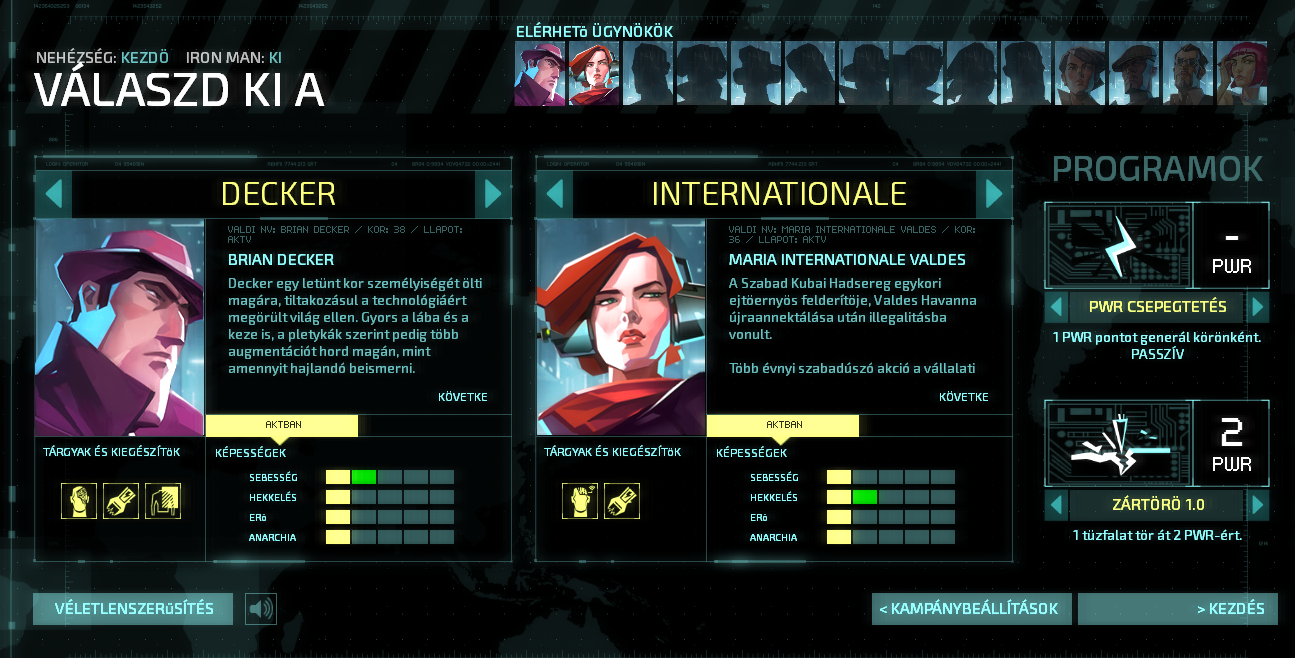The image size is (1295, 658).
Task: Choose the previous program before PWR Csepegtetés
Action: (1055, 306)
